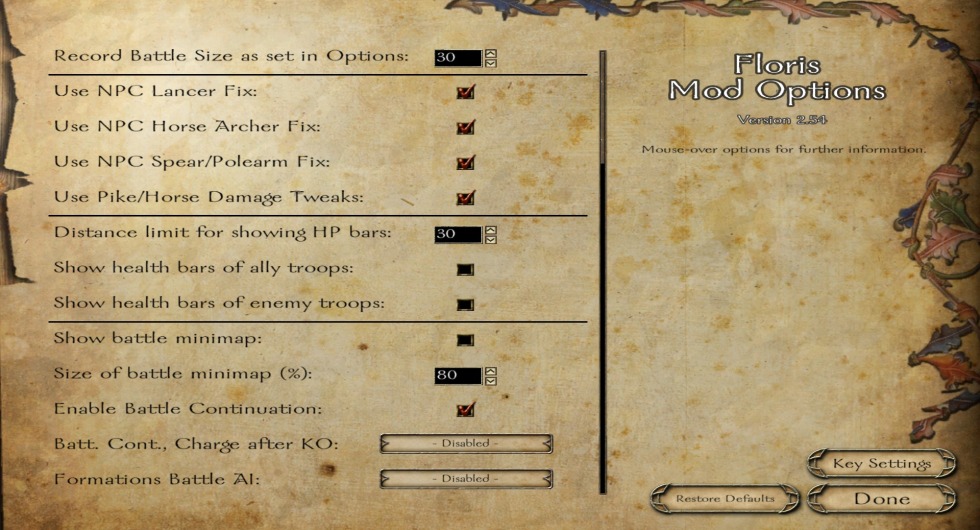Viewport: 980px width, 530px height.
Task: Select Distance limit for HP bars field
Action: pos(458,234)
